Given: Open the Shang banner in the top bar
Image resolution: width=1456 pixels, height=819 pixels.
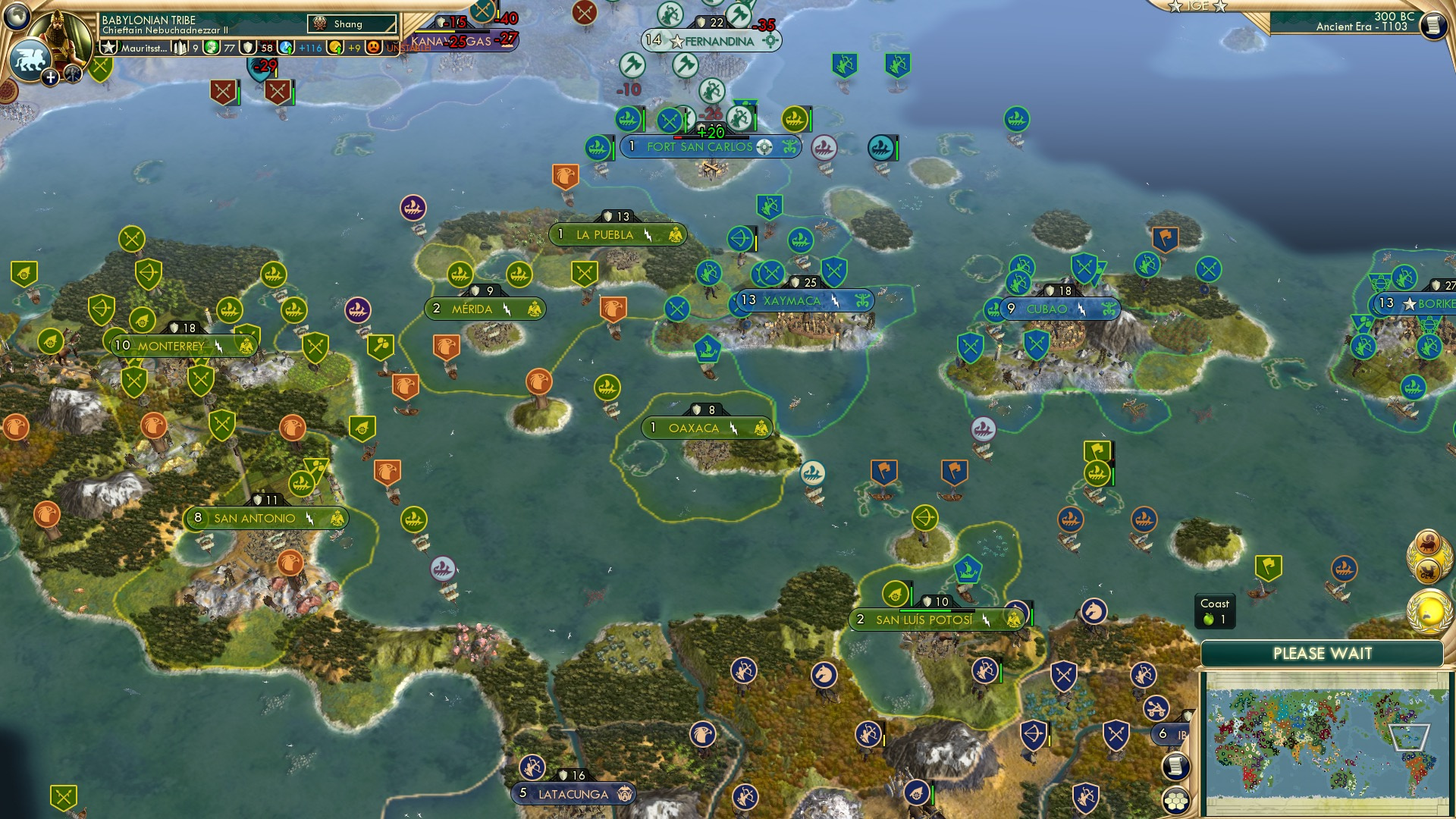Looking at the screenshot, I should (350, 24).
